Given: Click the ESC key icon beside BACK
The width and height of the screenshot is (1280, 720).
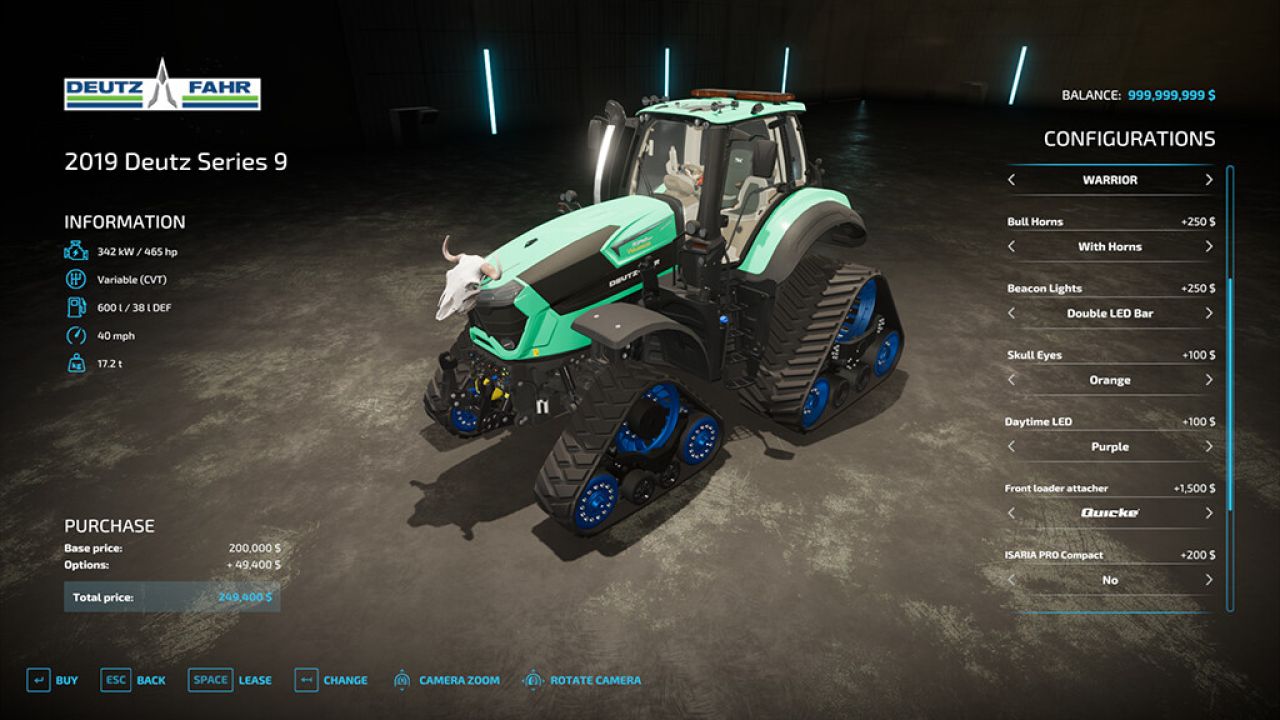Looking at the screenshot, I should tap(115, 679).
